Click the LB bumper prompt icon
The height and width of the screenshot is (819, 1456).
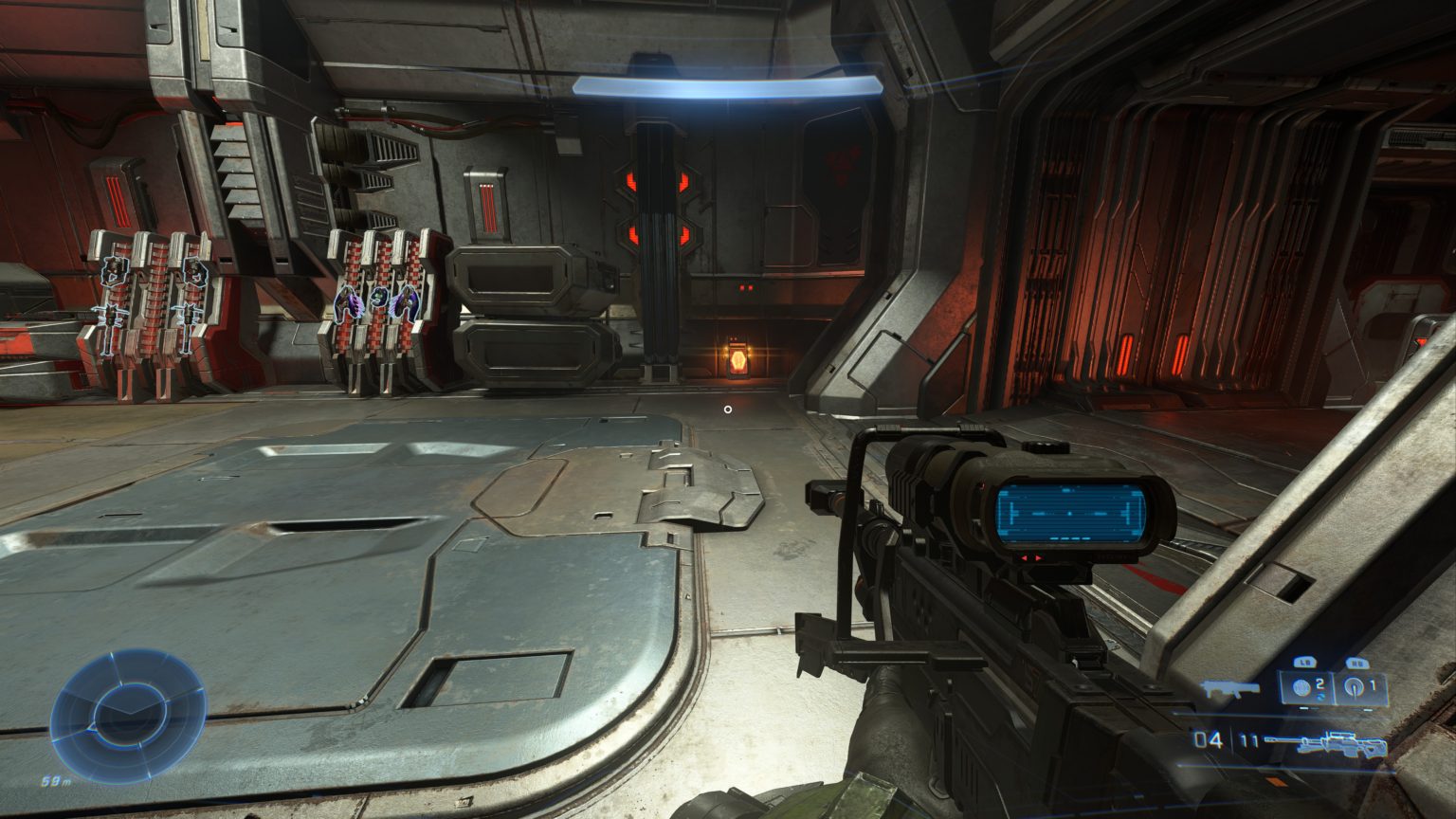click(1303, 661)
